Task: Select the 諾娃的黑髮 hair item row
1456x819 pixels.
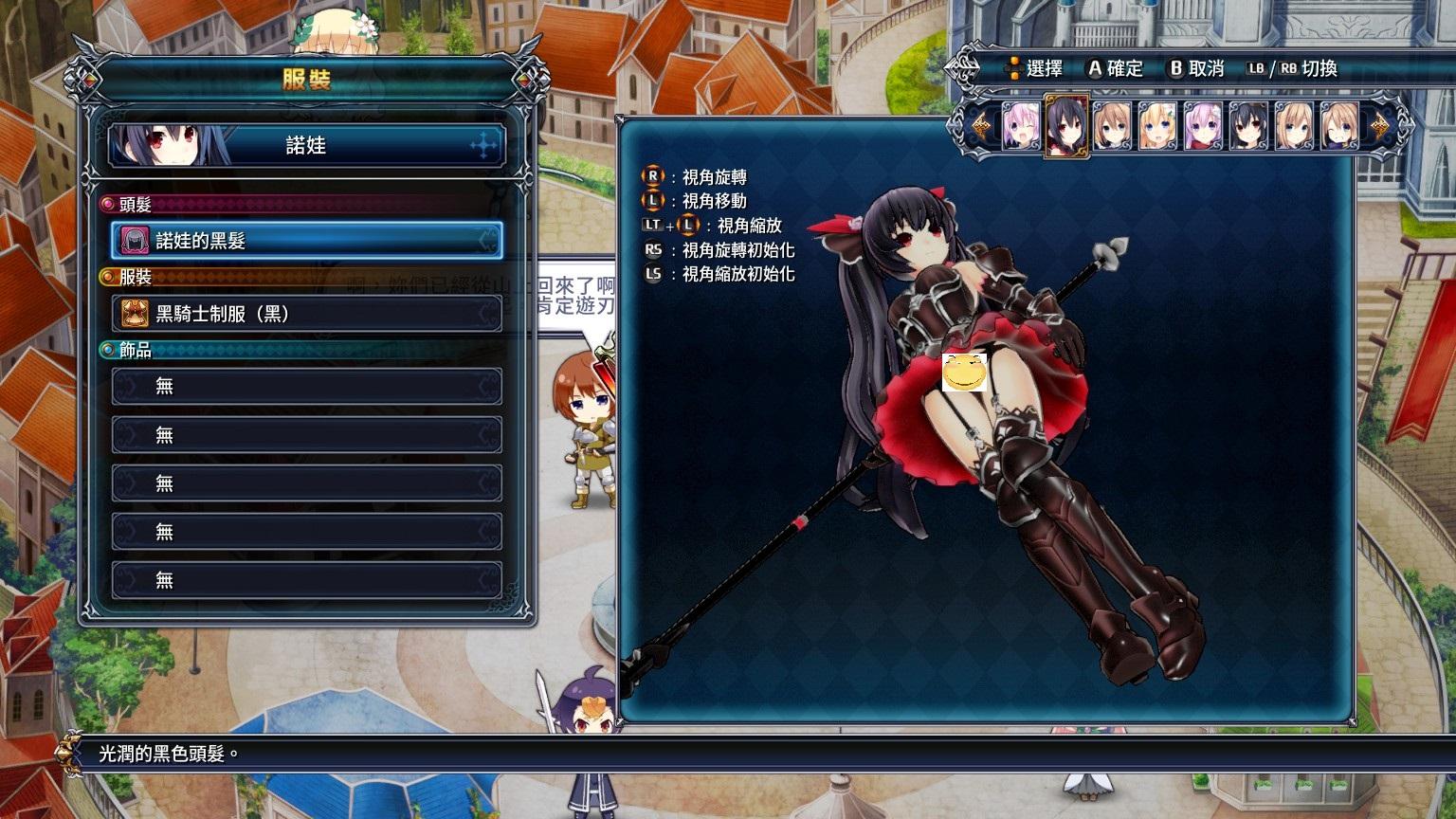Action: (303, 241)
